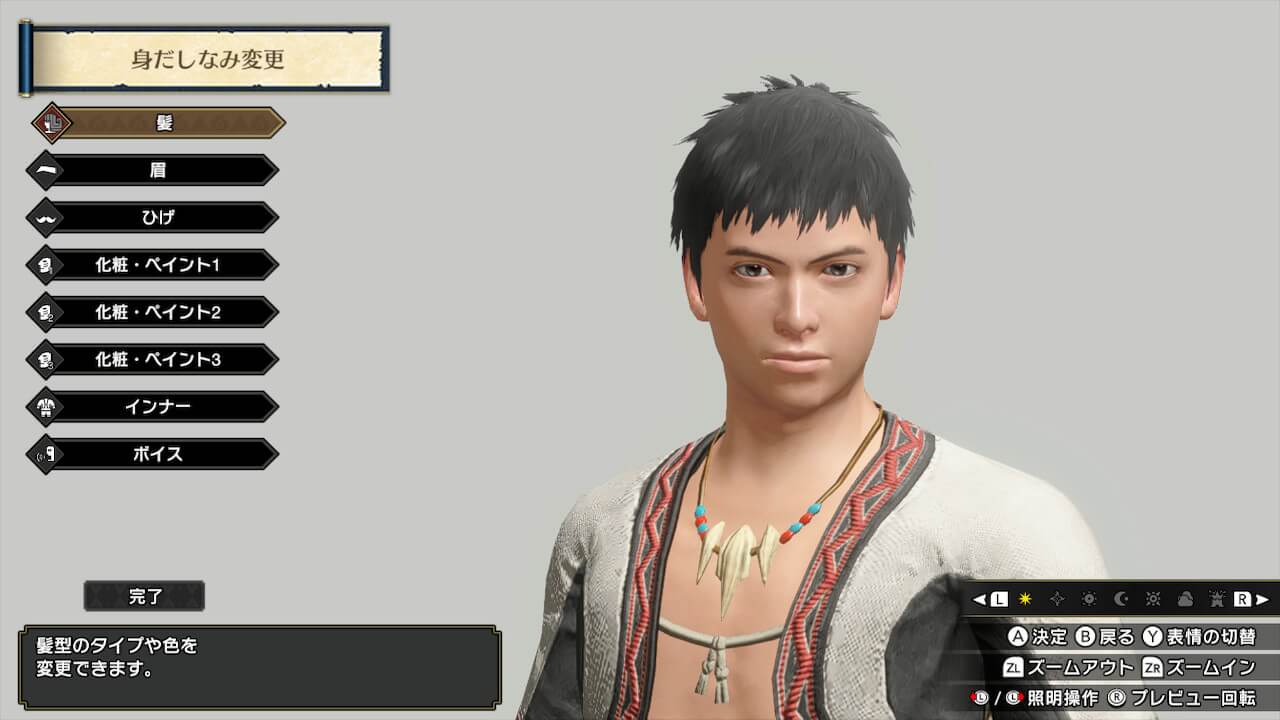Select the yellow sun lighting preset
Screen dimensions: 1280x720
[1025, 599]
